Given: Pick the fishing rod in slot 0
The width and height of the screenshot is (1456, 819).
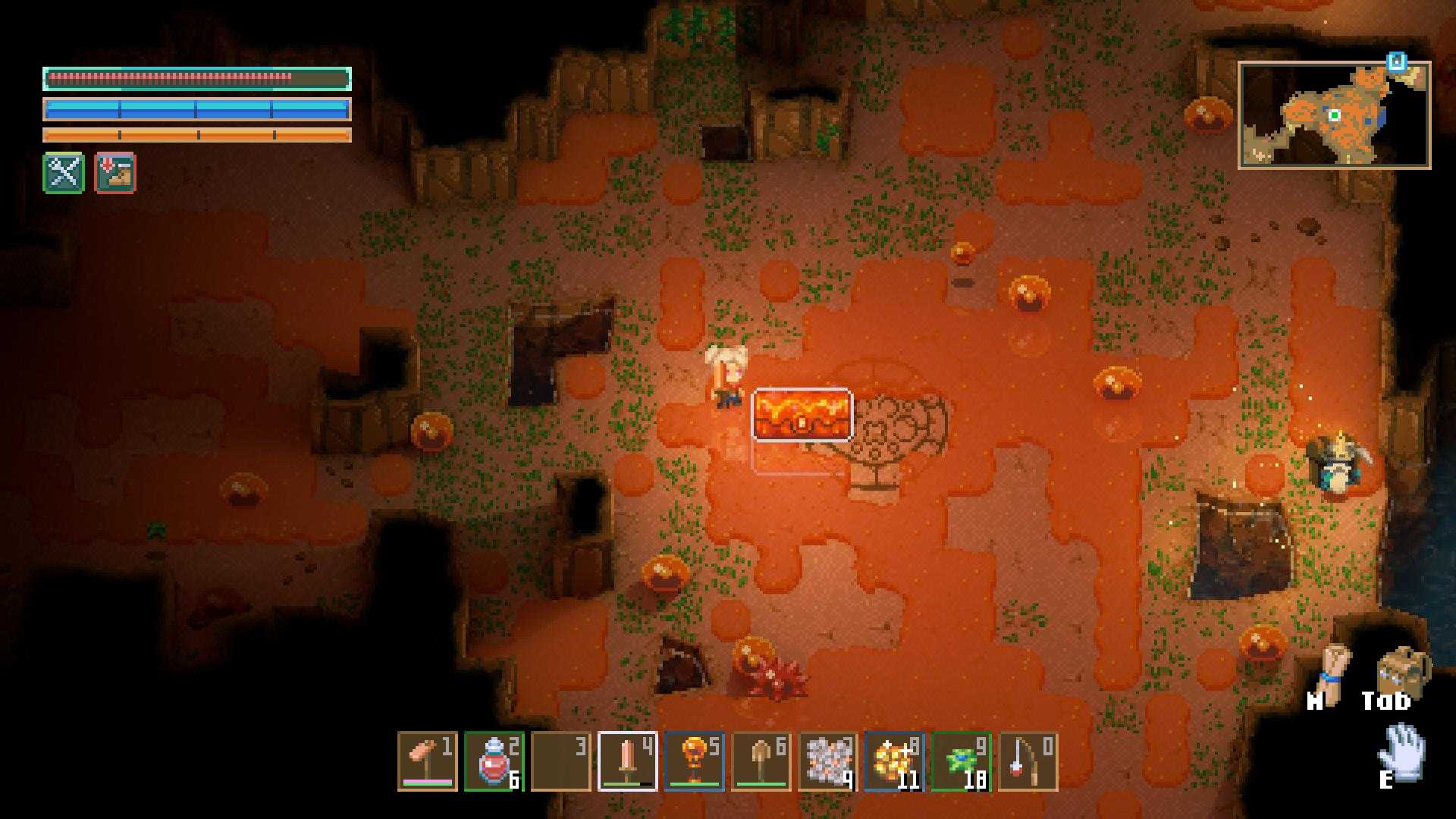Looking at the screenshot, I should [x=1028, y=761].
